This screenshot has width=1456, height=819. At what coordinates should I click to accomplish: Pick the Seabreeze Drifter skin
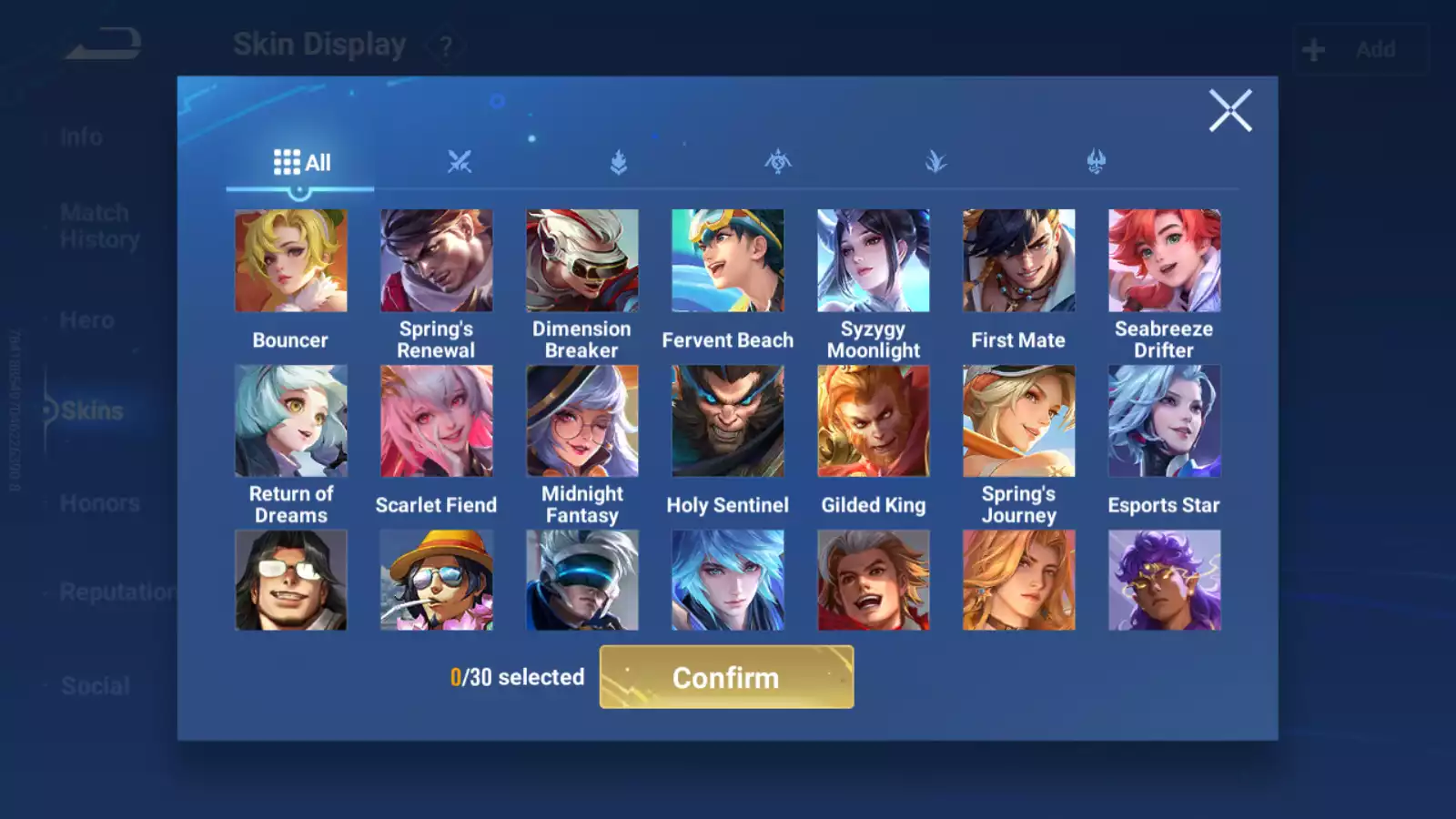pyautogui.click(x=1164, y=261)
